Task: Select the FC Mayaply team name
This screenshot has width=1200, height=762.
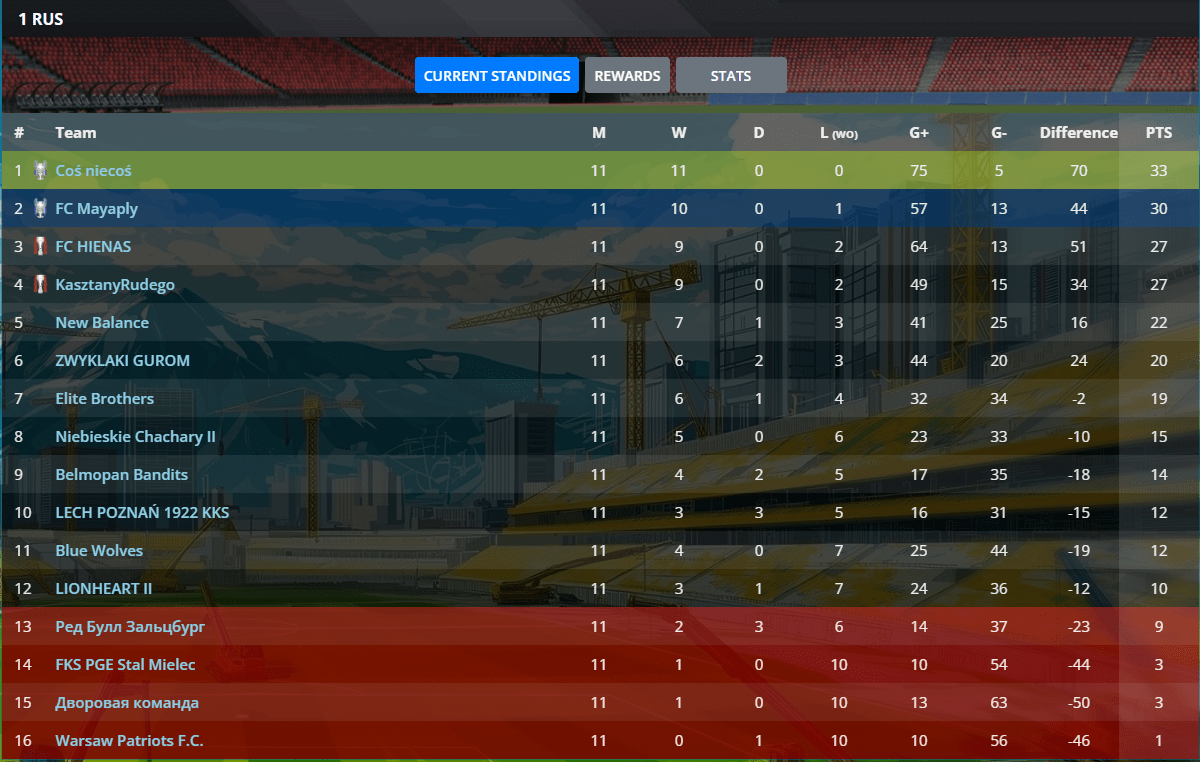Action: (96, 209)
